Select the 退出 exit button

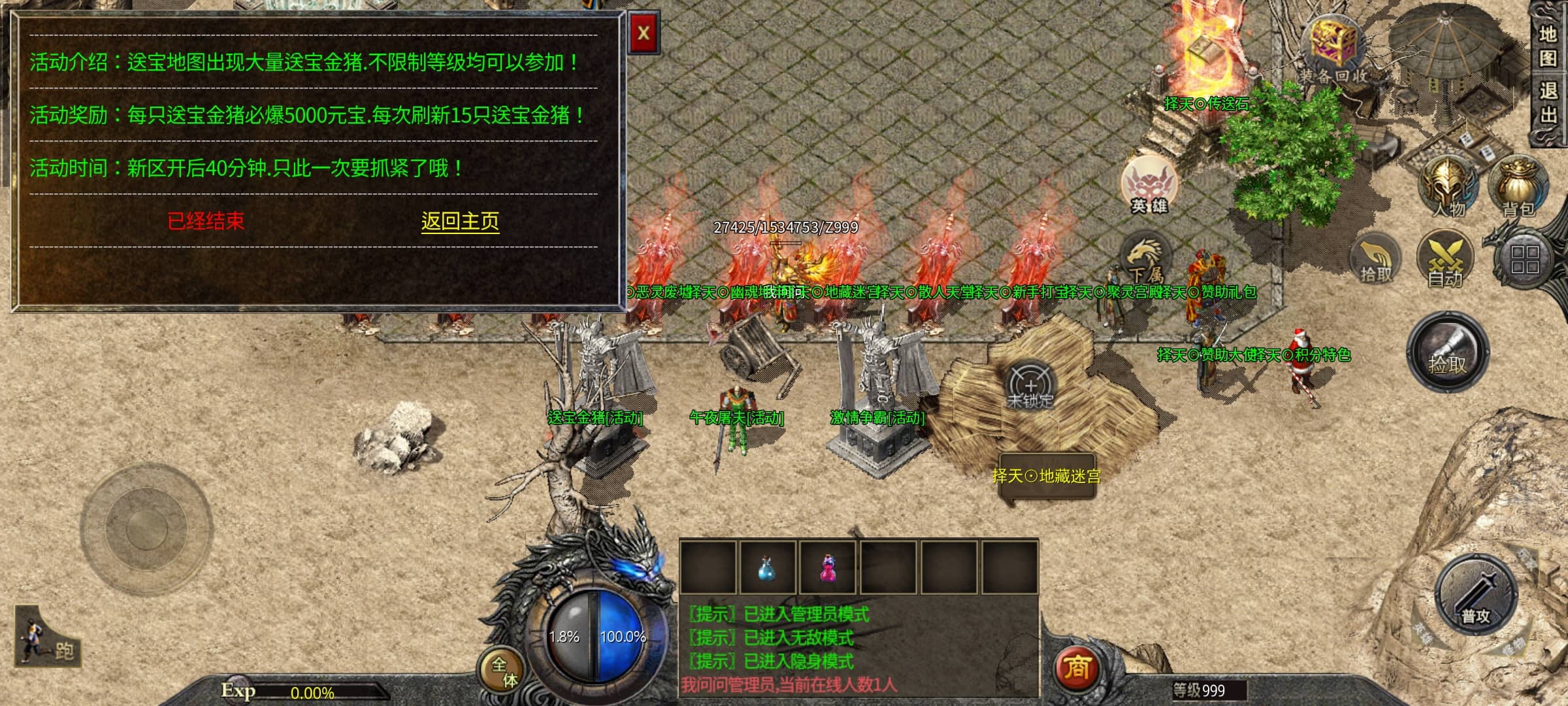pyautogui.click(x=1548, y=103)
